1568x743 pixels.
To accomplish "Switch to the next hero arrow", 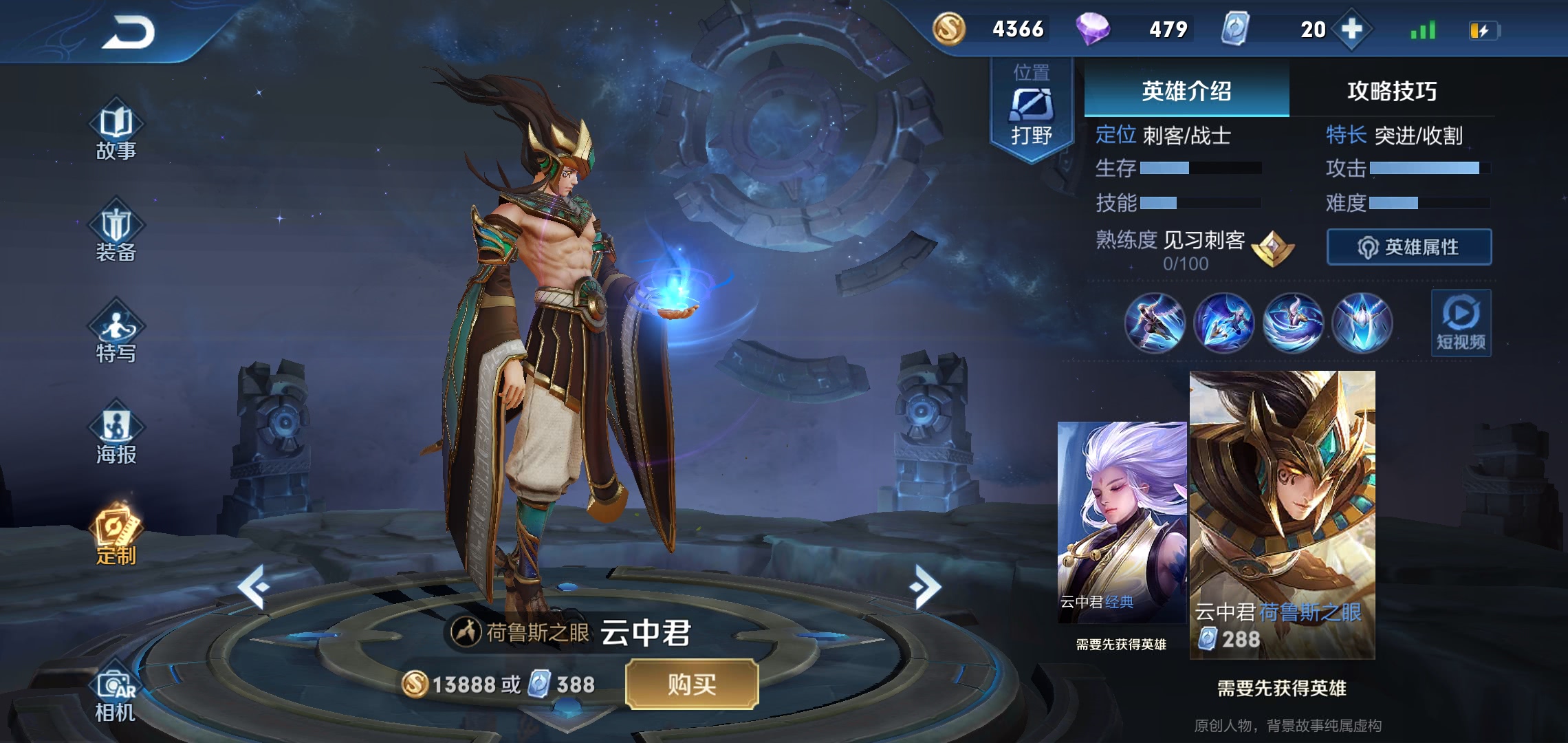I will tap(924, 586).
